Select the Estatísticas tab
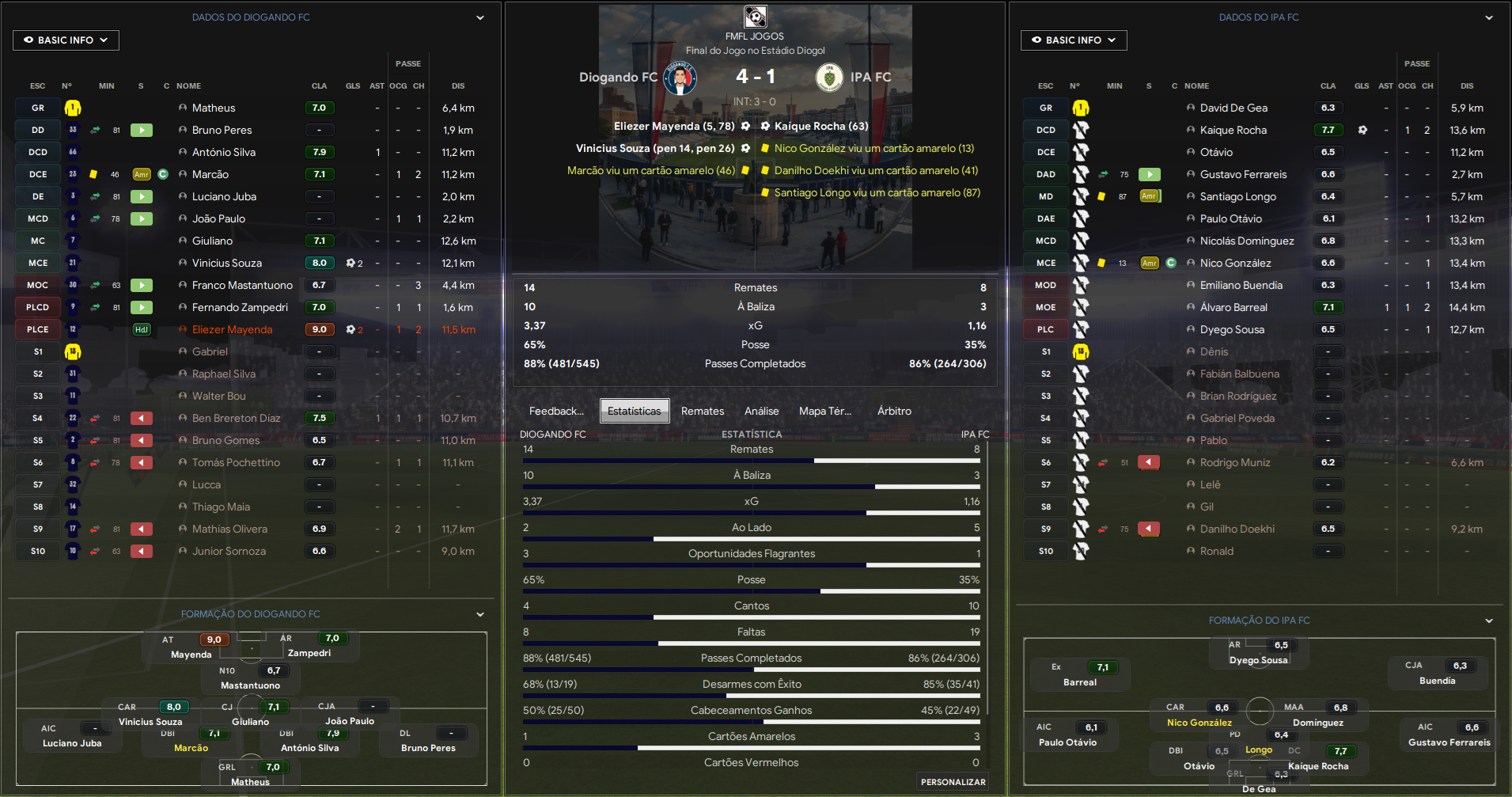 634,411
